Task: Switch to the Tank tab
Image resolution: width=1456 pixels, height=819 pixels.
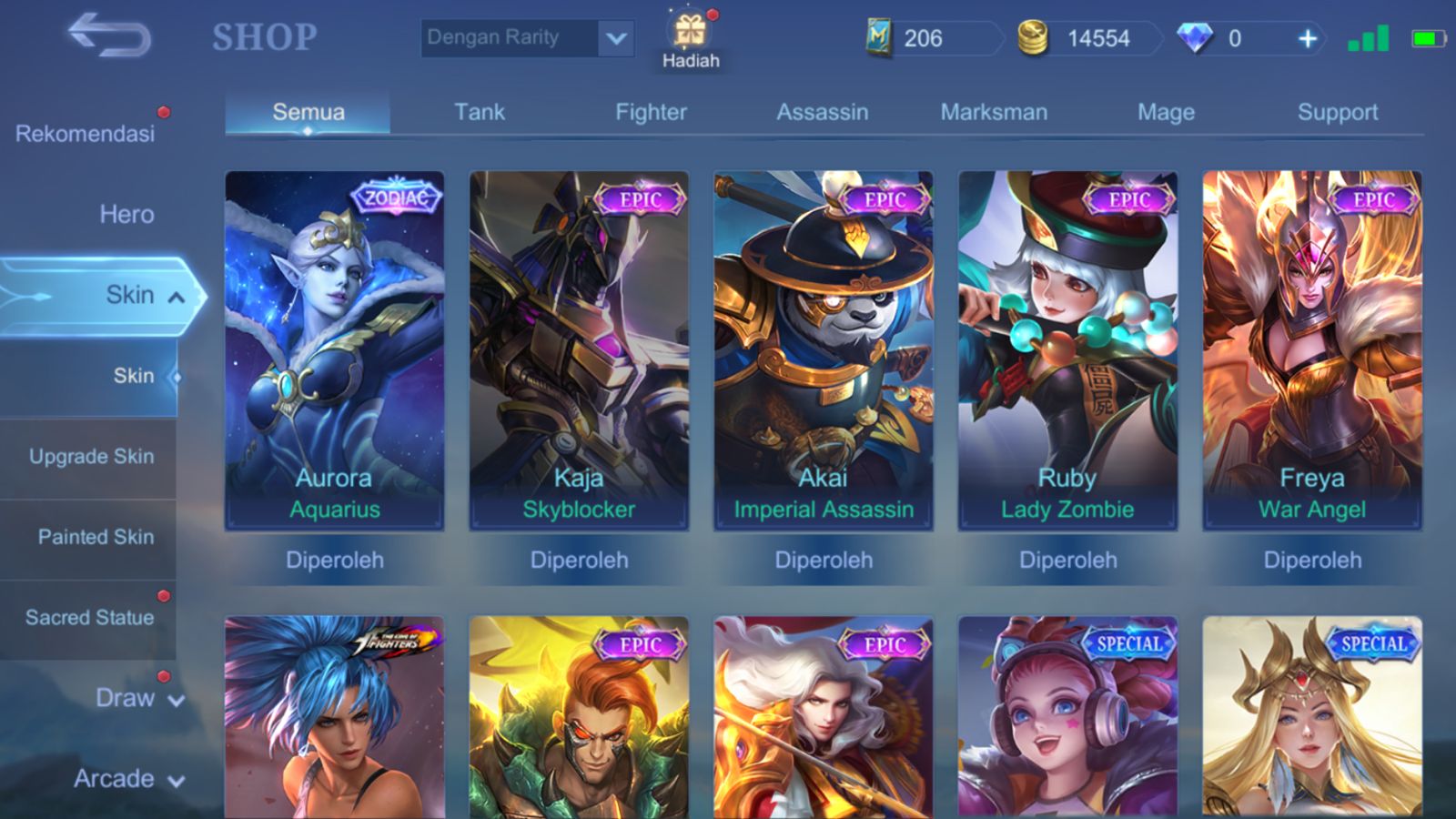Action: click(480, 112)
